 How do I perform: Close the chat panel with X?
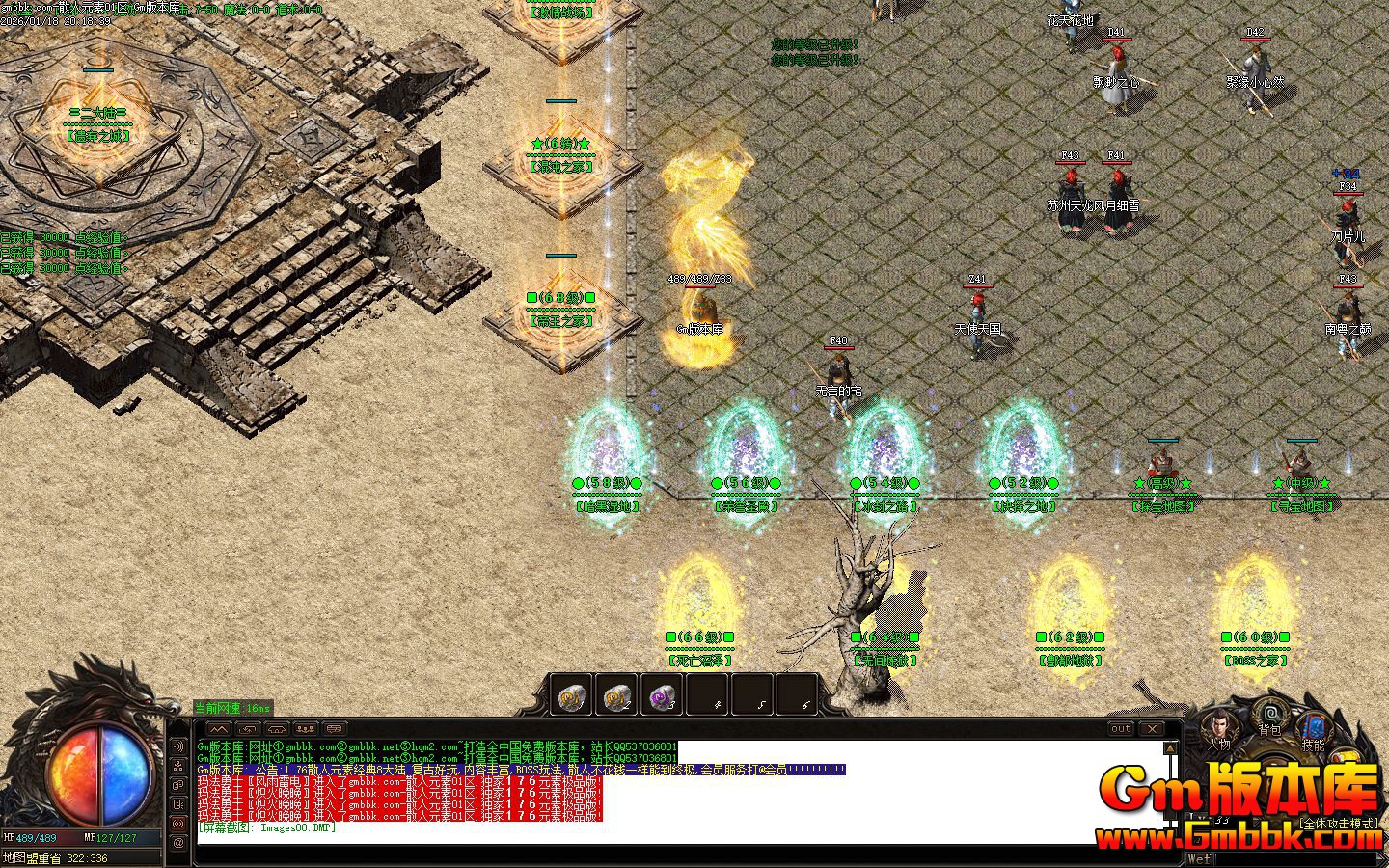point(1152,728)
